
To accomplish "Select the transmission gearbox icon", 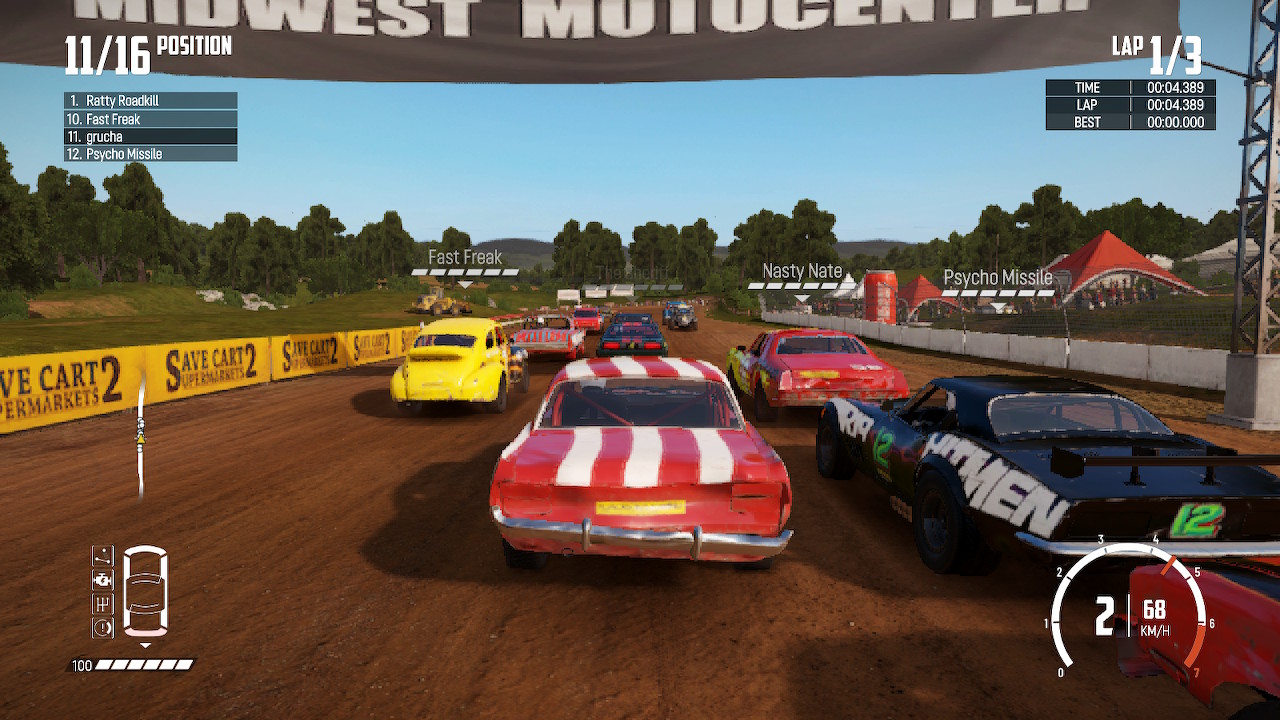I will (x=103, y=603).
